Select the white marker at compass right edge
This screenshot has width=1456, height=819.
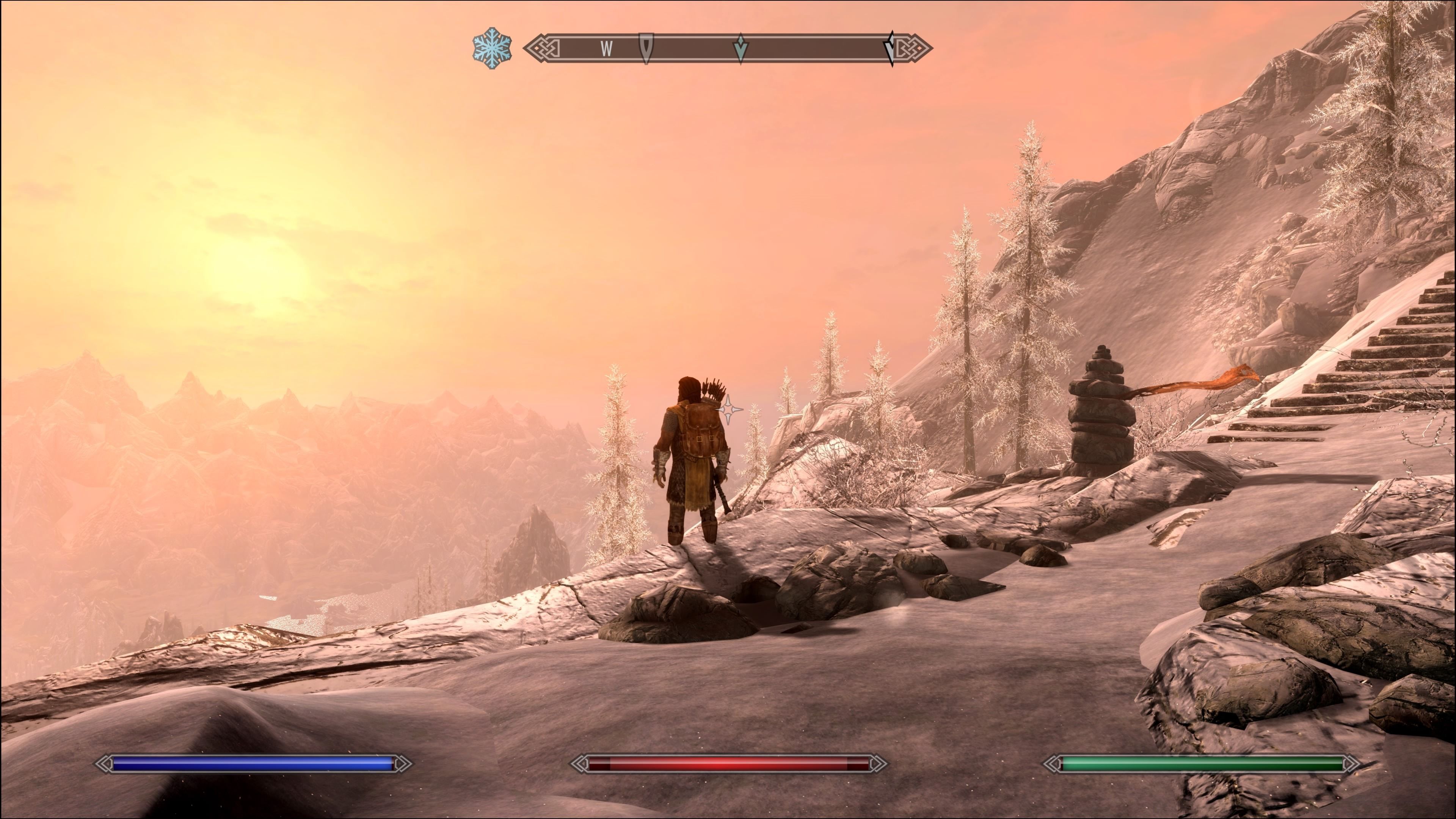pyautogui.click(x=890, y=49)
